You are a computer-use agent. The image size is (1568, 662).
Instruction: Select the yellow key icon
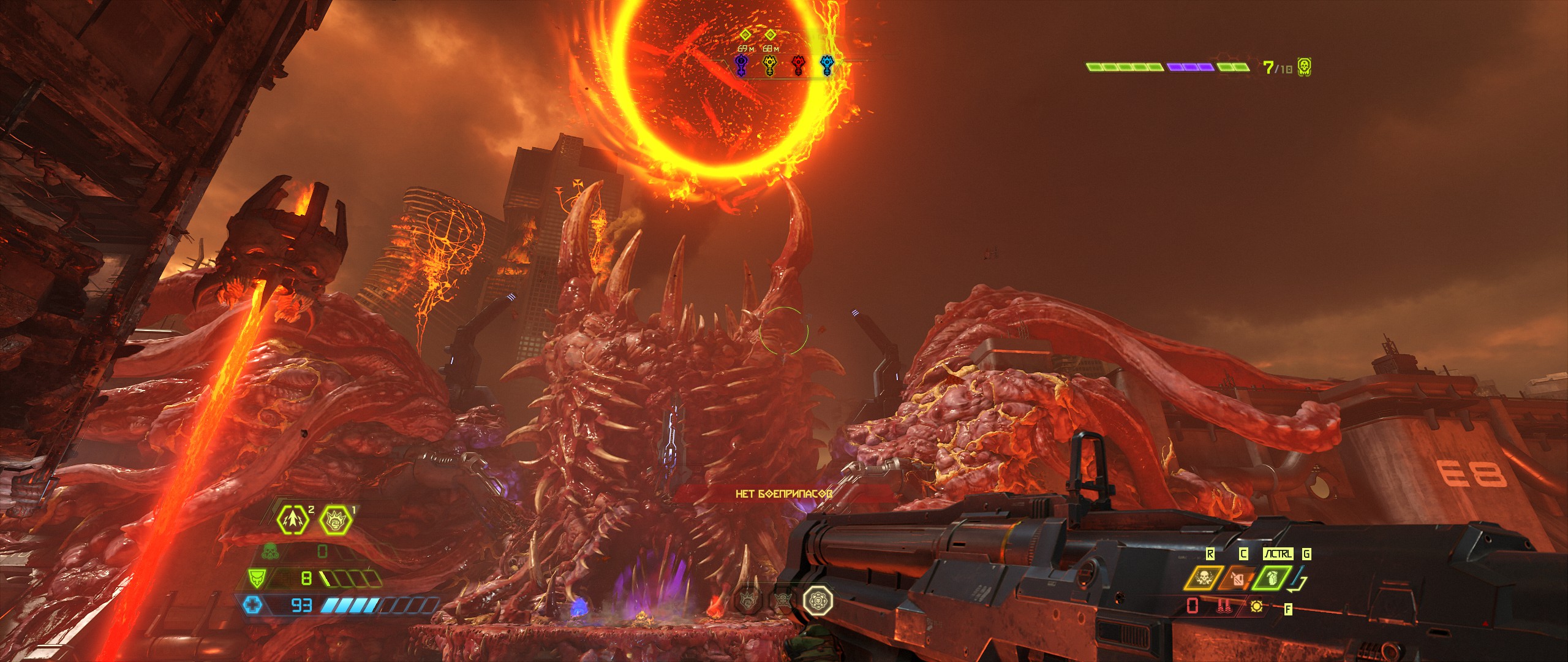click(769, 66)
